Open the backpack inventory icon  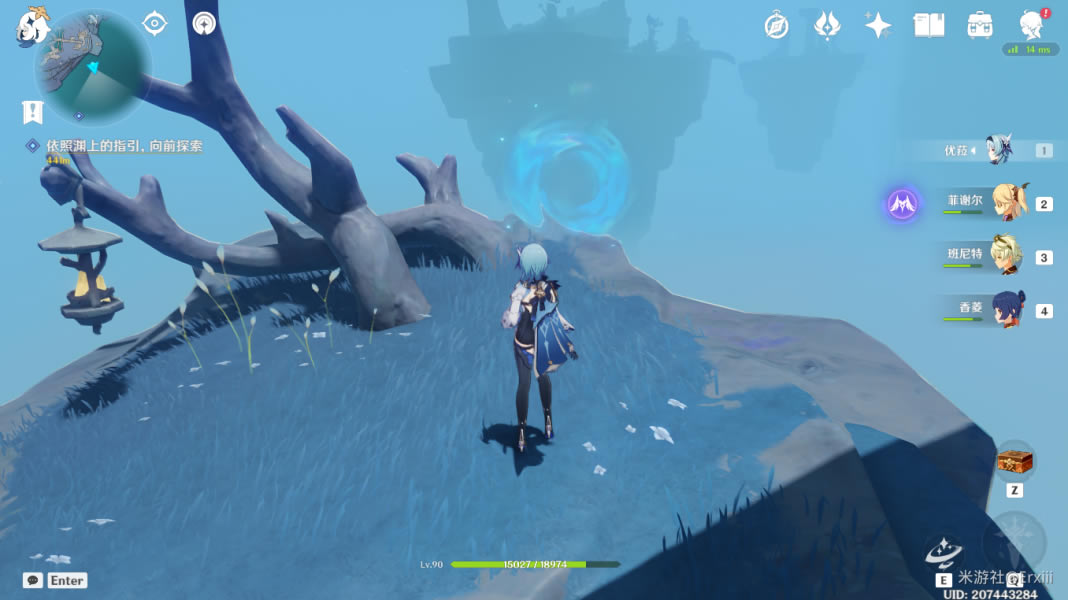point(980,26)
